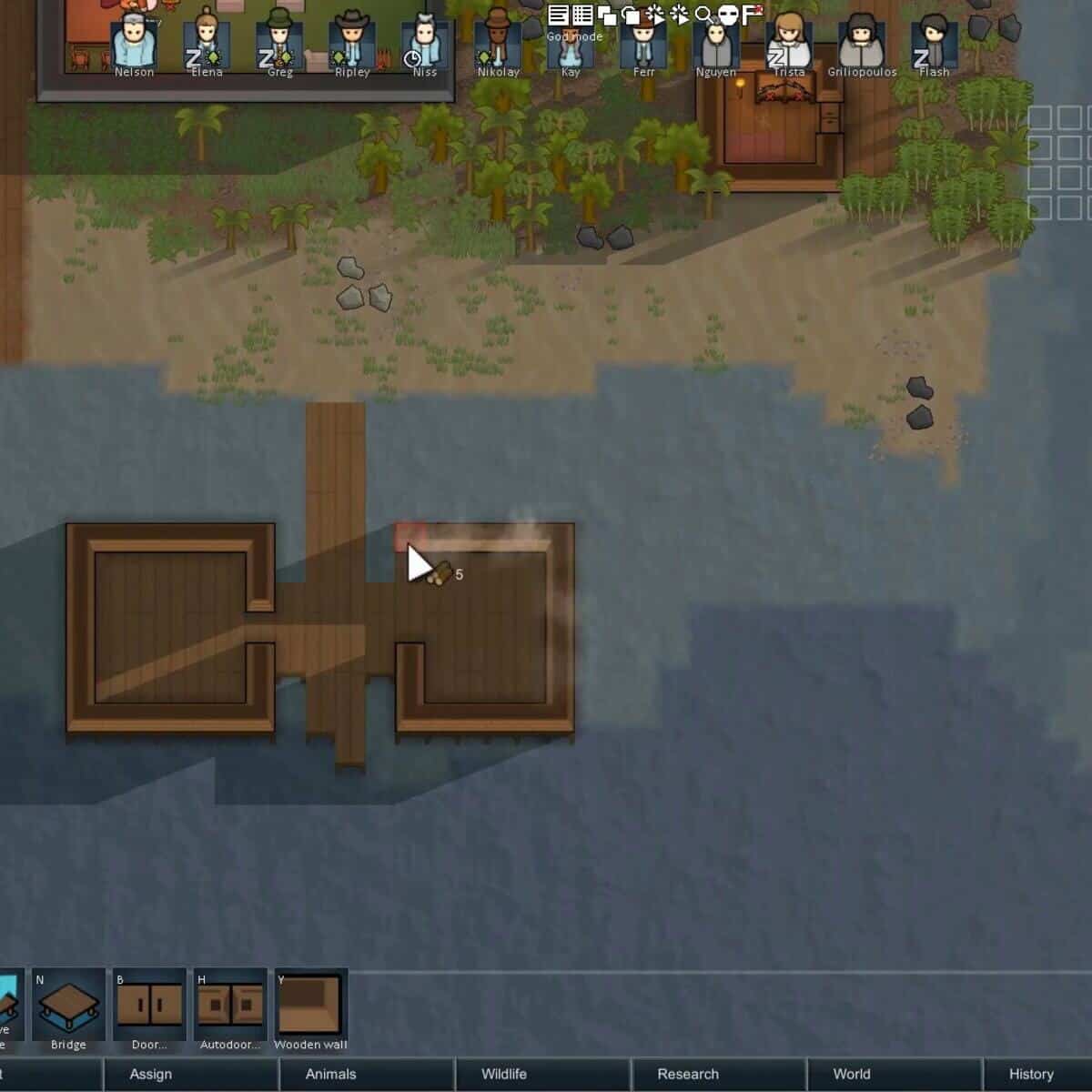The height and width of the screenshot is (1092, 1092).
Task: Switch to the Wildlife tab
Action: tap(504, 1074)
